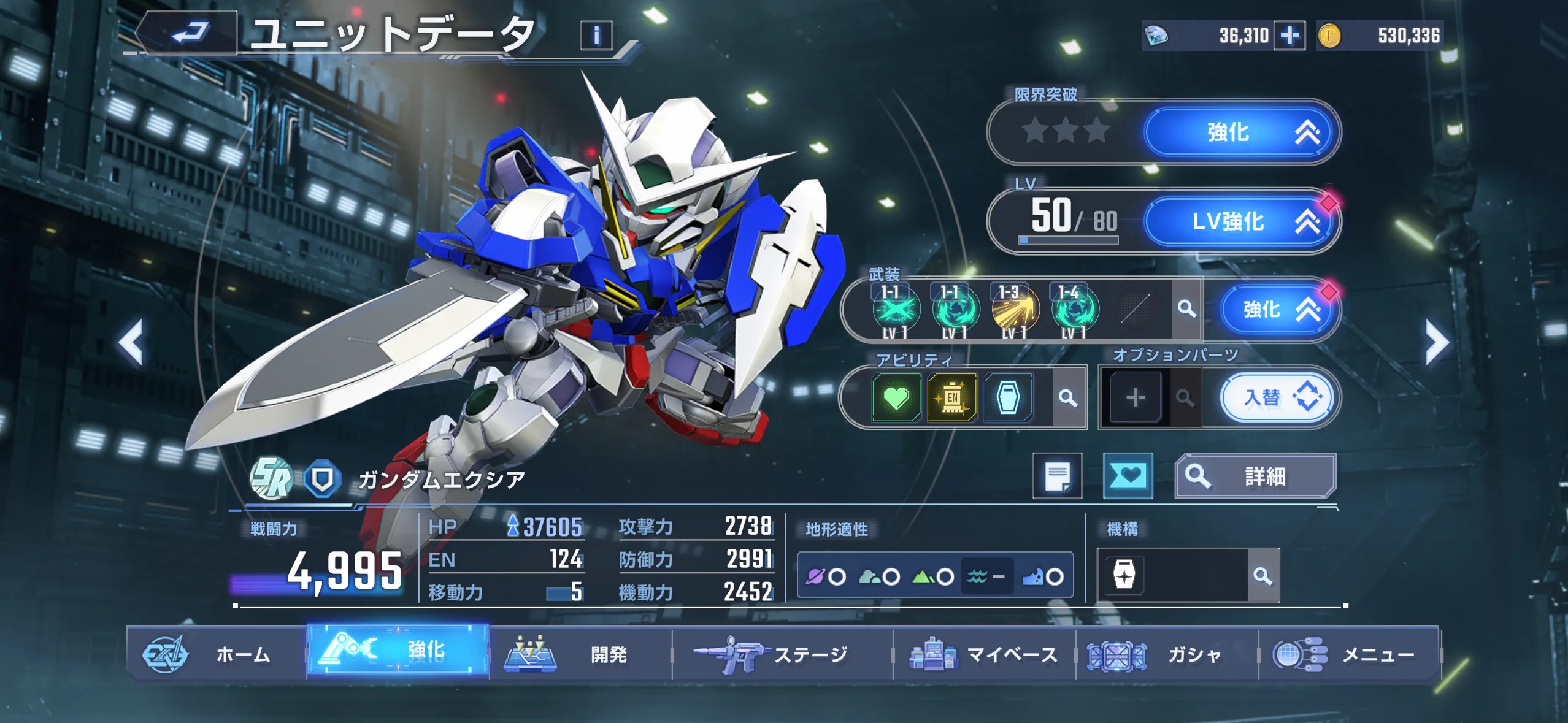
Task: Toggle the heart favorite button
Action: [x=1128, y=476]
